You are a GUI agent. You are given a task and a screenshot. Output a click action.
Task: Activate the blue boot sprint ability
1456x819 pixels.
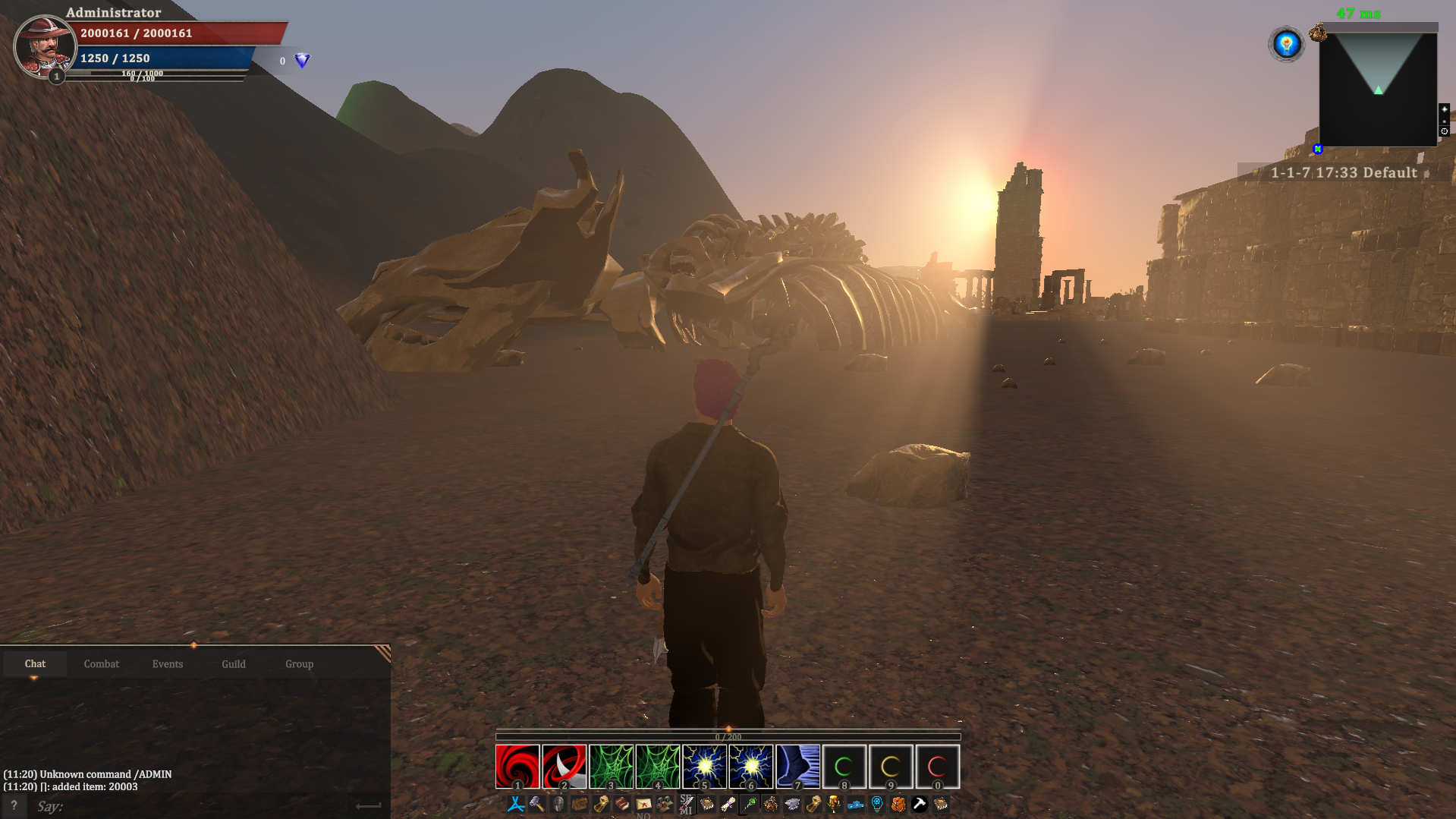point(797,766)
